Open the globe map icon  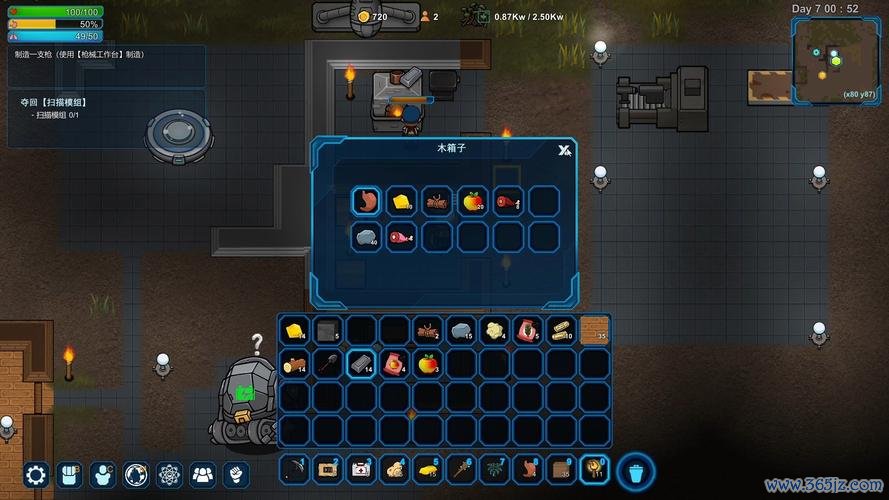136,474
